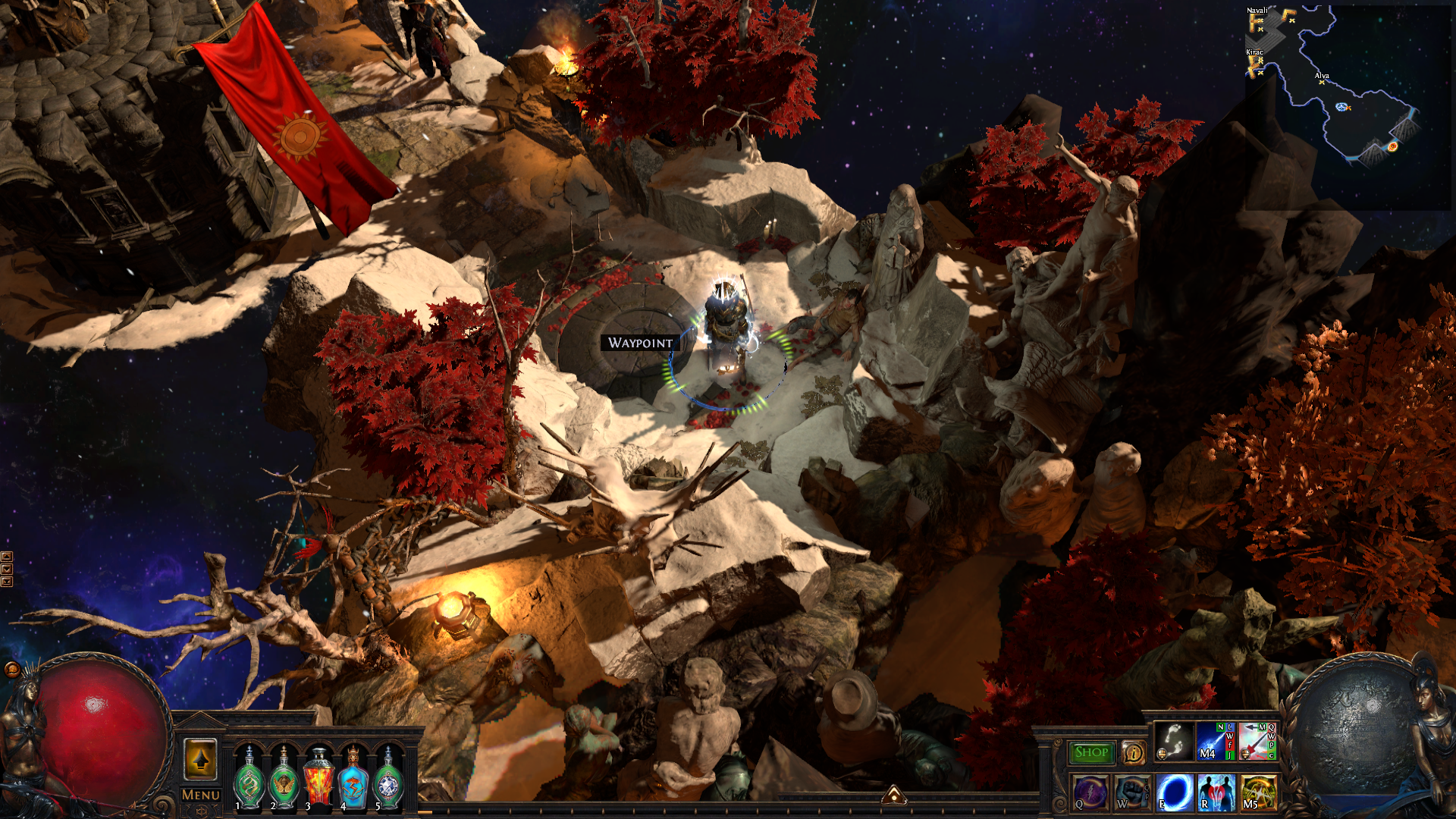Activate the fist skill bound to W
This screenshot has height=819, width=1456.
[x=1132, y=792]
